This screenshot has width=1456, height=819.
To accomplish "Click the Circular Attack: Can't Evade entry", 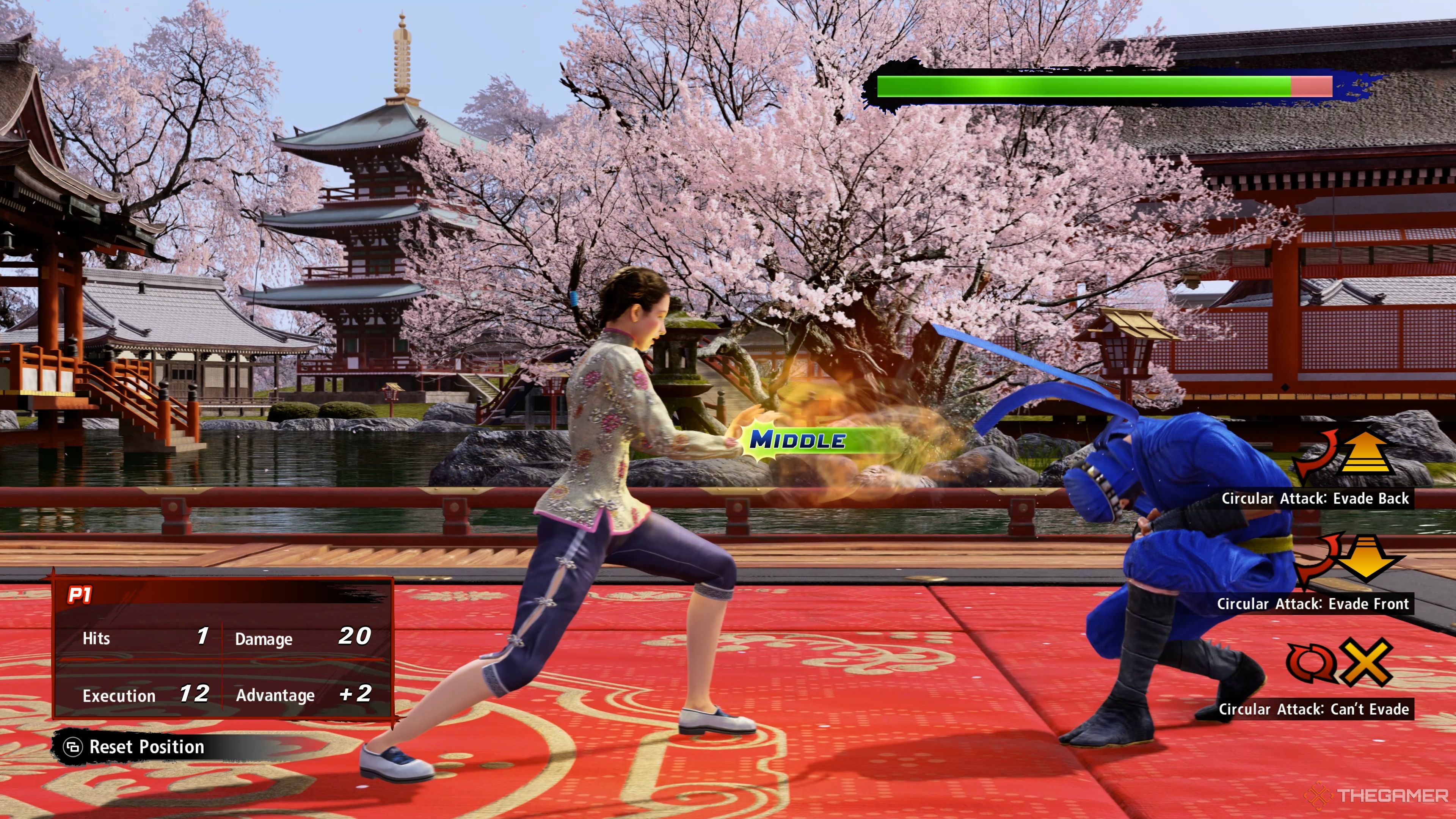I will (x=1313, y=709).
